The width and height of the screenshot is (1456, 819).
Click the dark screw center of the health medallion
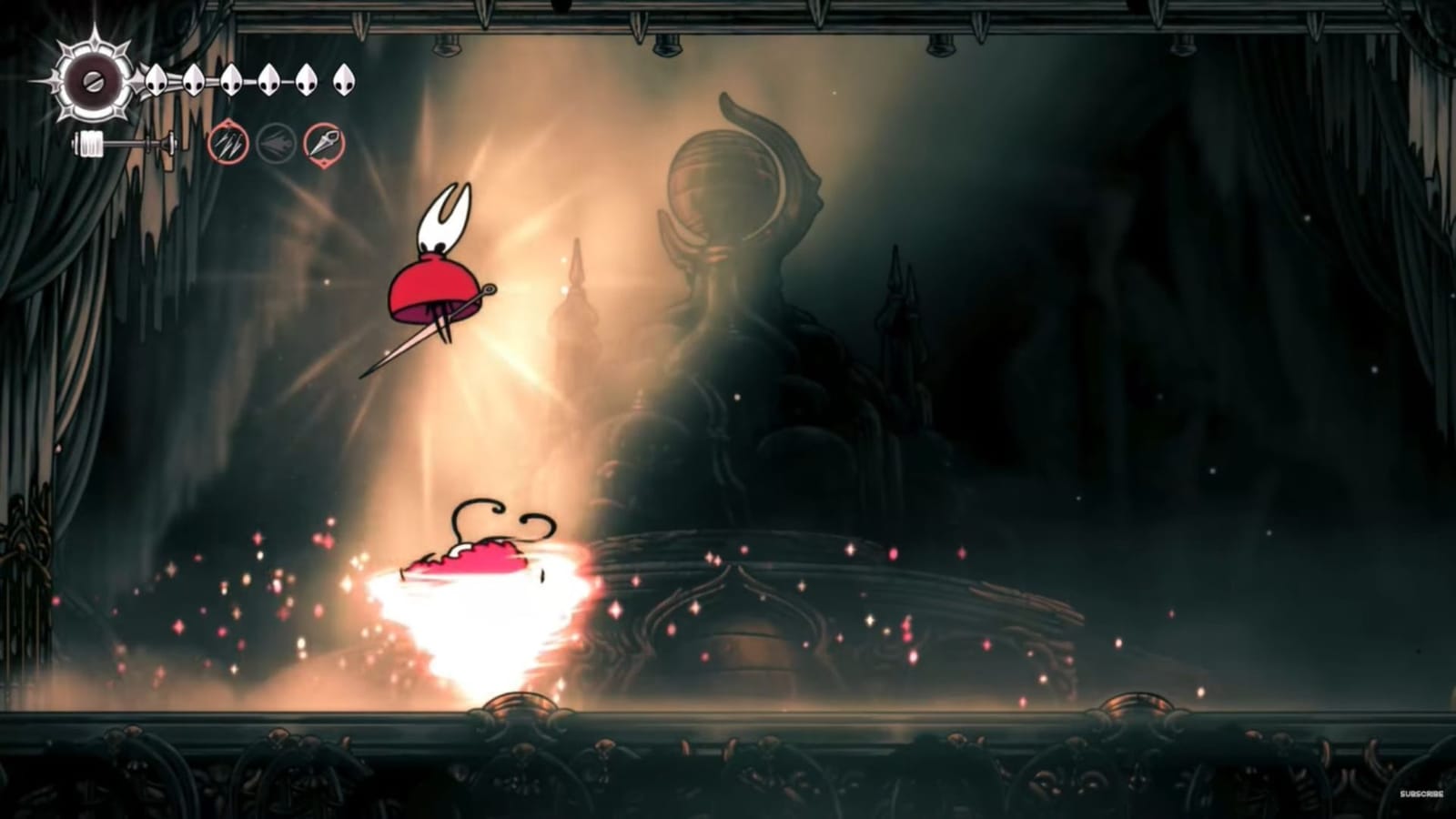pyautogui.click(x=91, y=80)
